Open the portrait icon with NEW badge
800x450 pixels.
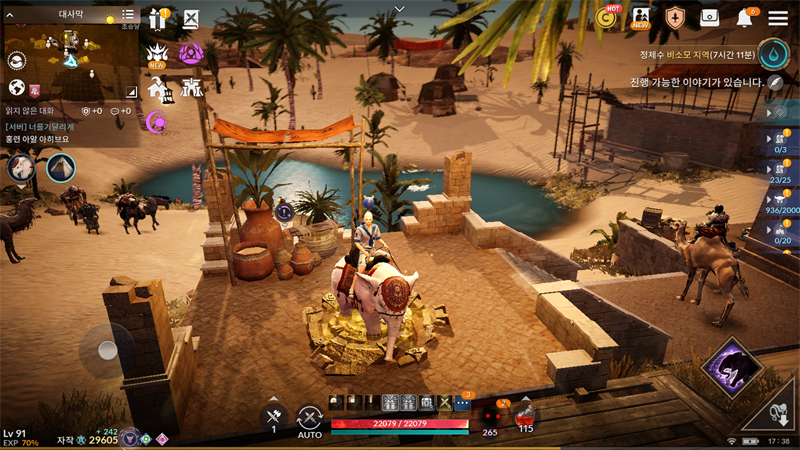[x=641, y=18]
